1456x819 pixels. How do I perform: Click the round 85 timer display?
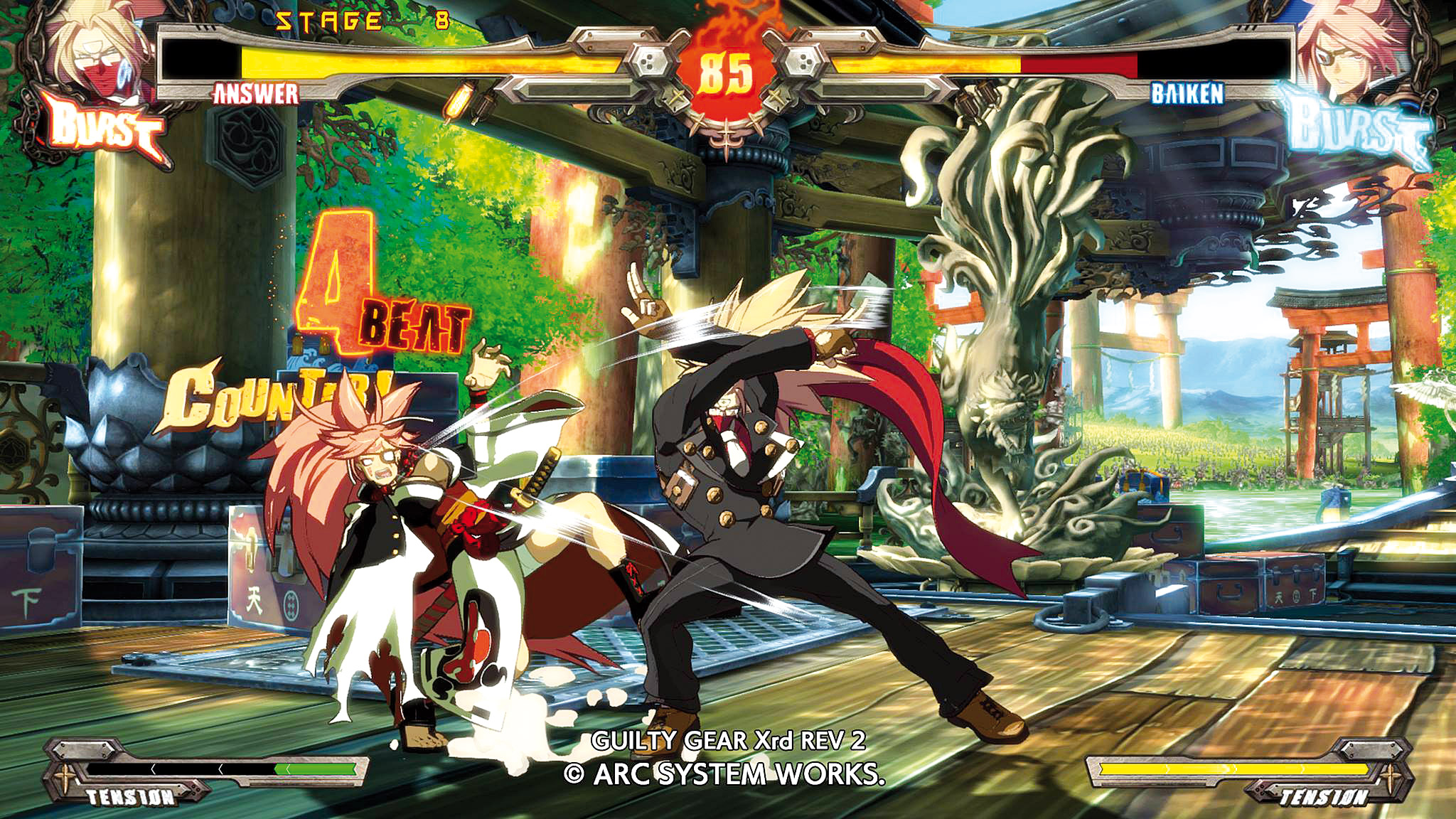[727, 71]
